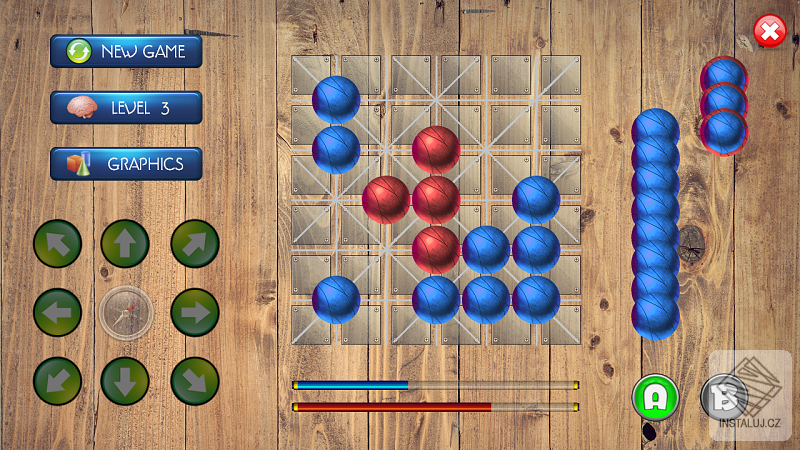Click the down arrow direction button

[125, 381]
